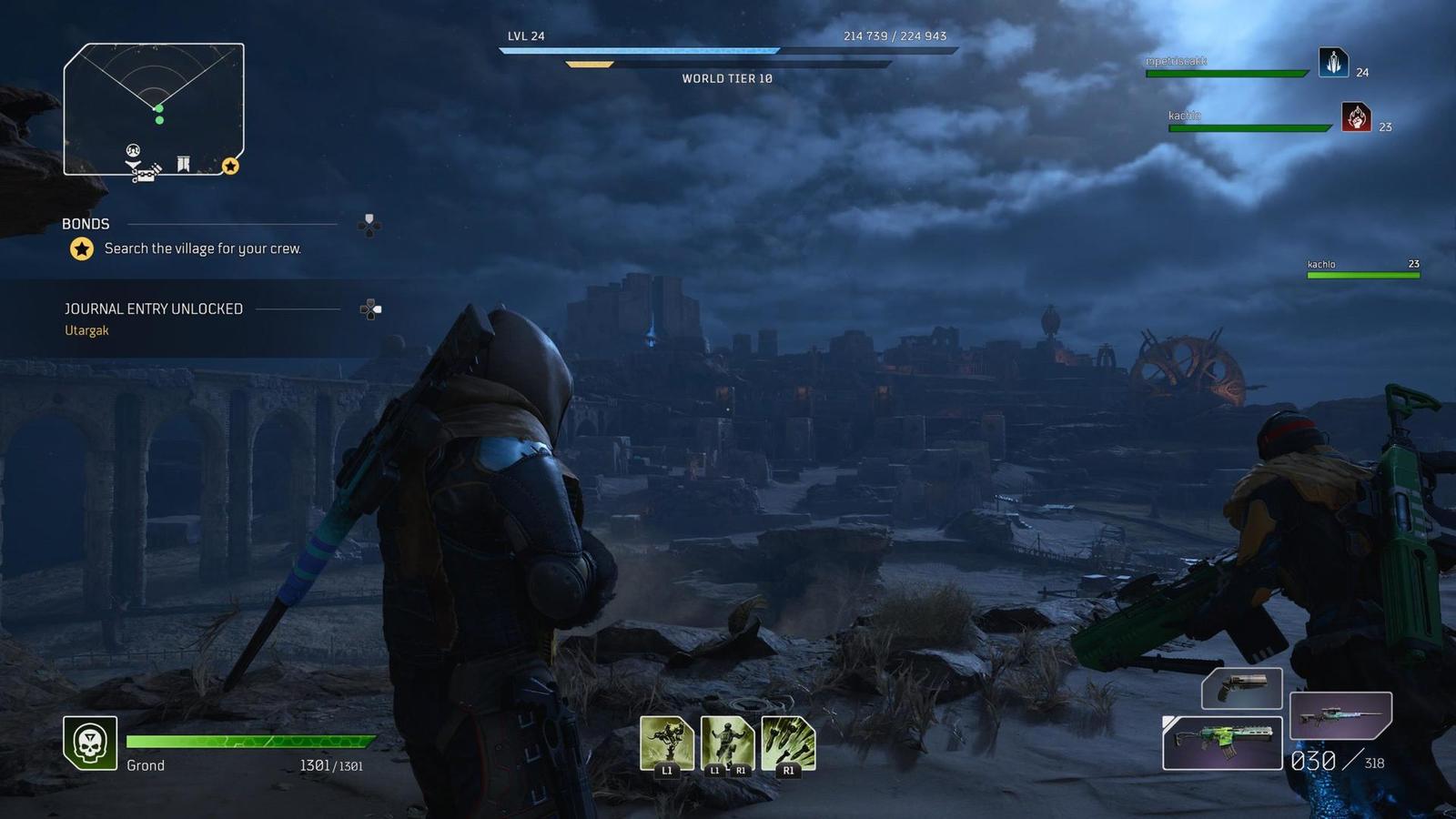Click the blue class icon of level 24 teammate
The width and height of the screenshot is (1456, 819).
tap(1333, 63)
